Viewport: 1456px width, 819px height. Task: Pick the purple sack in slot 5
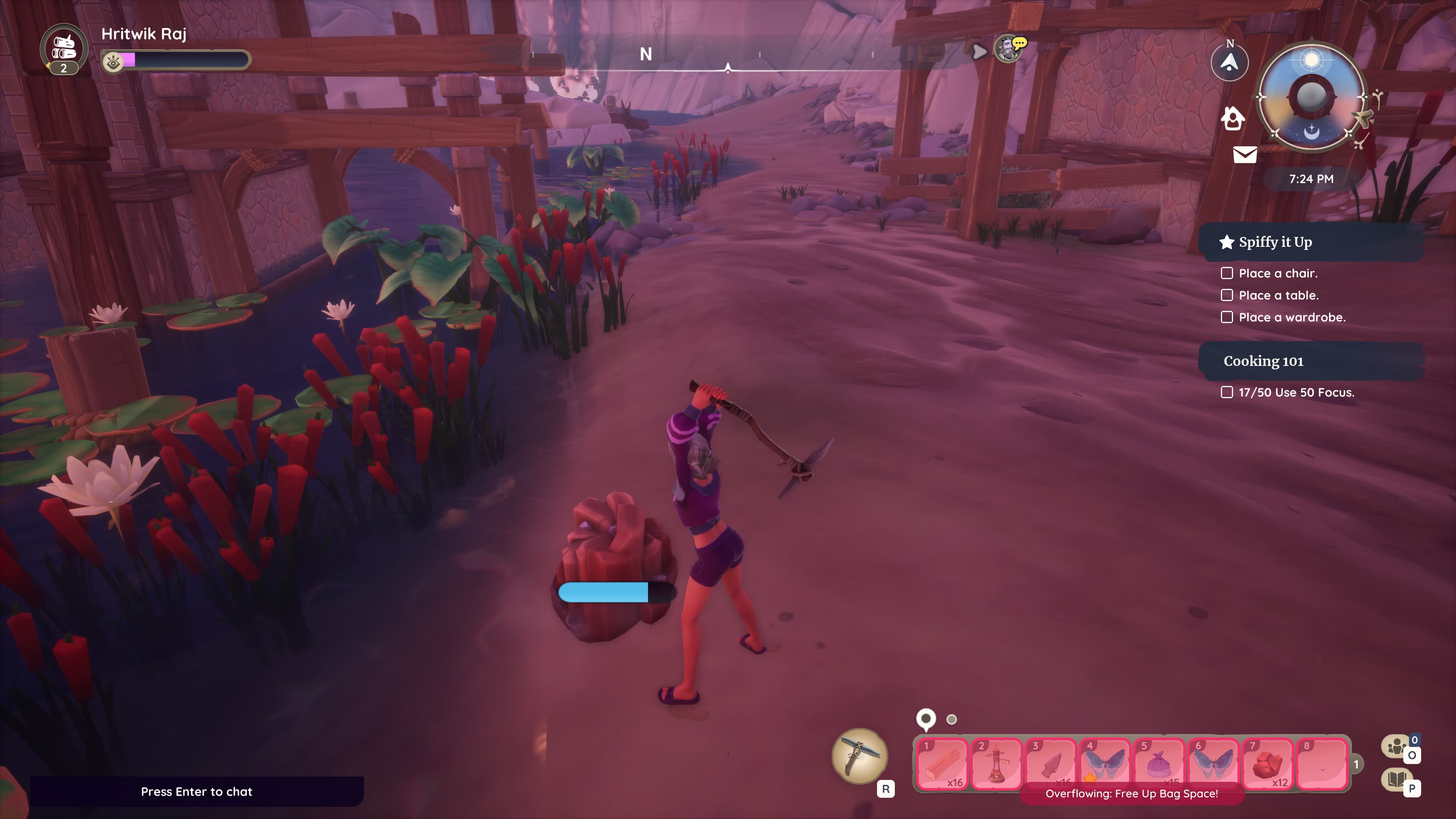(1159, 764)
